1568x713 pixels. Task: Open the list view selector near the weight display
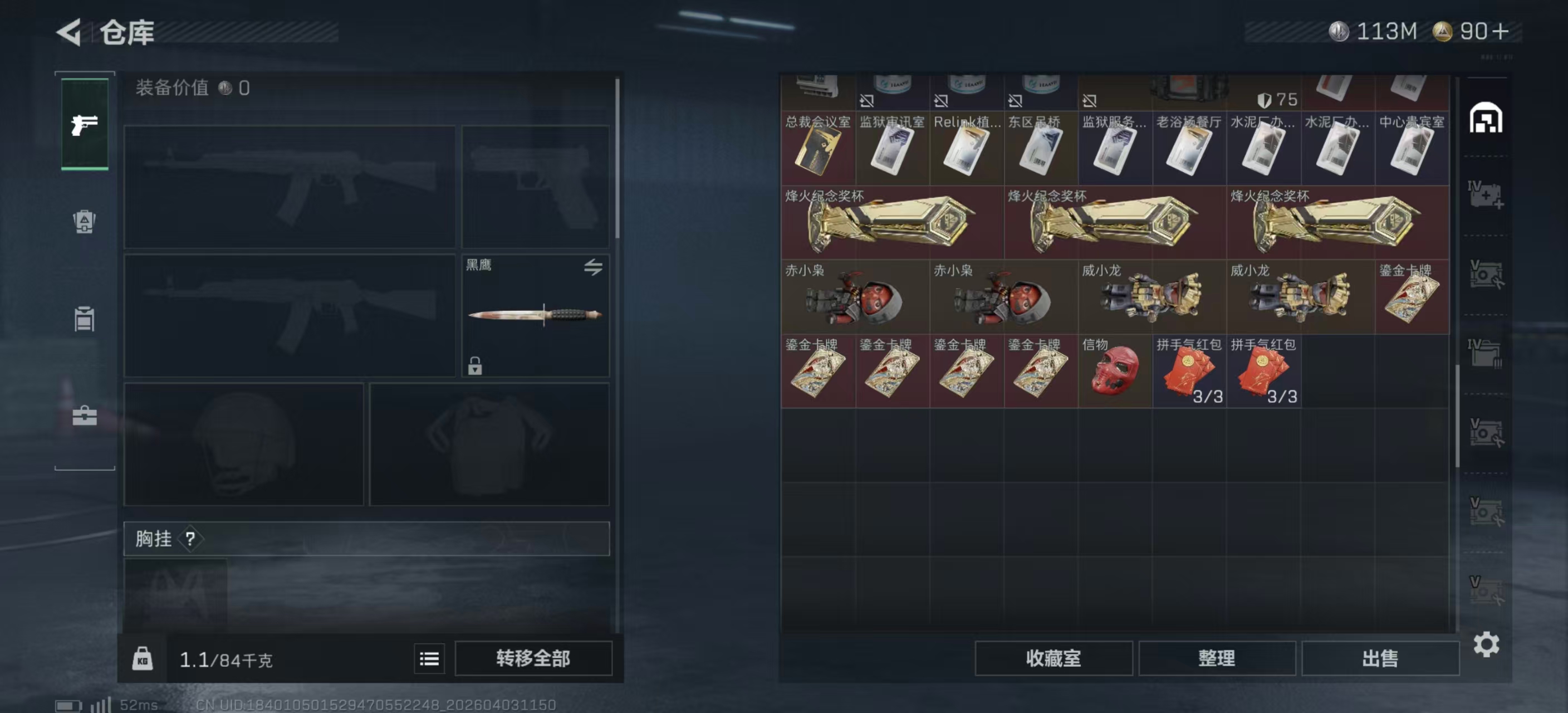[429, 659]
